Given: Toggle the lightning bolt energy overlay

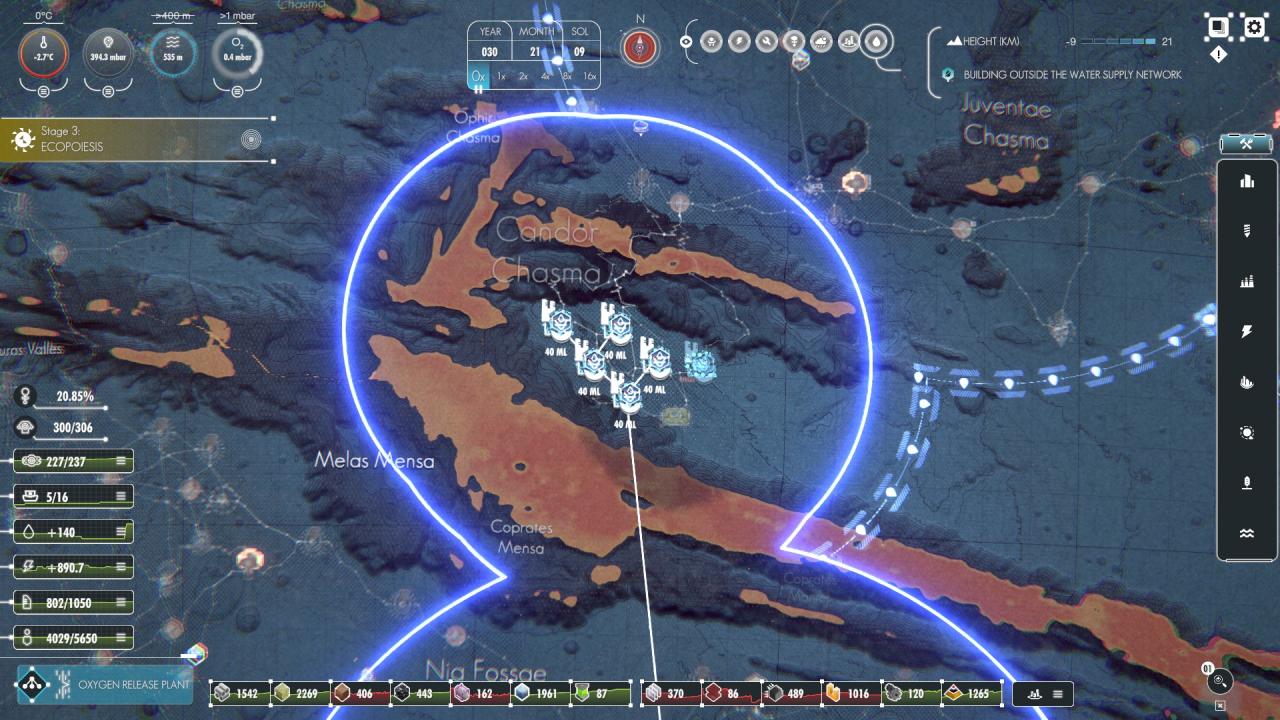Looking at the screenshot, I should click(x=738, y=41).
